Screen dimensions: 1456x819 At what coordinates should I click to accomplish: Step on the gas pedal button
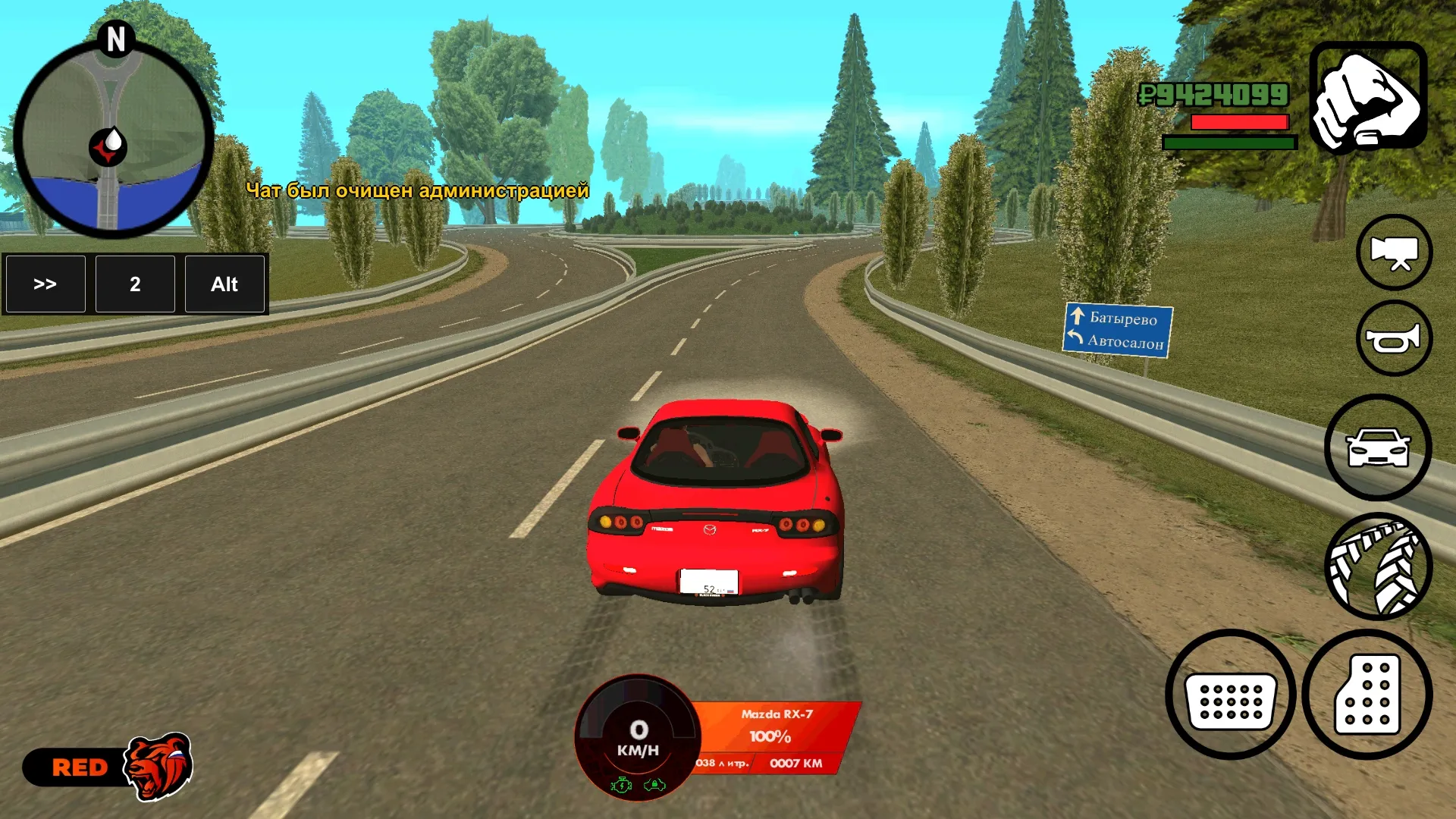tap(1367, 695)
